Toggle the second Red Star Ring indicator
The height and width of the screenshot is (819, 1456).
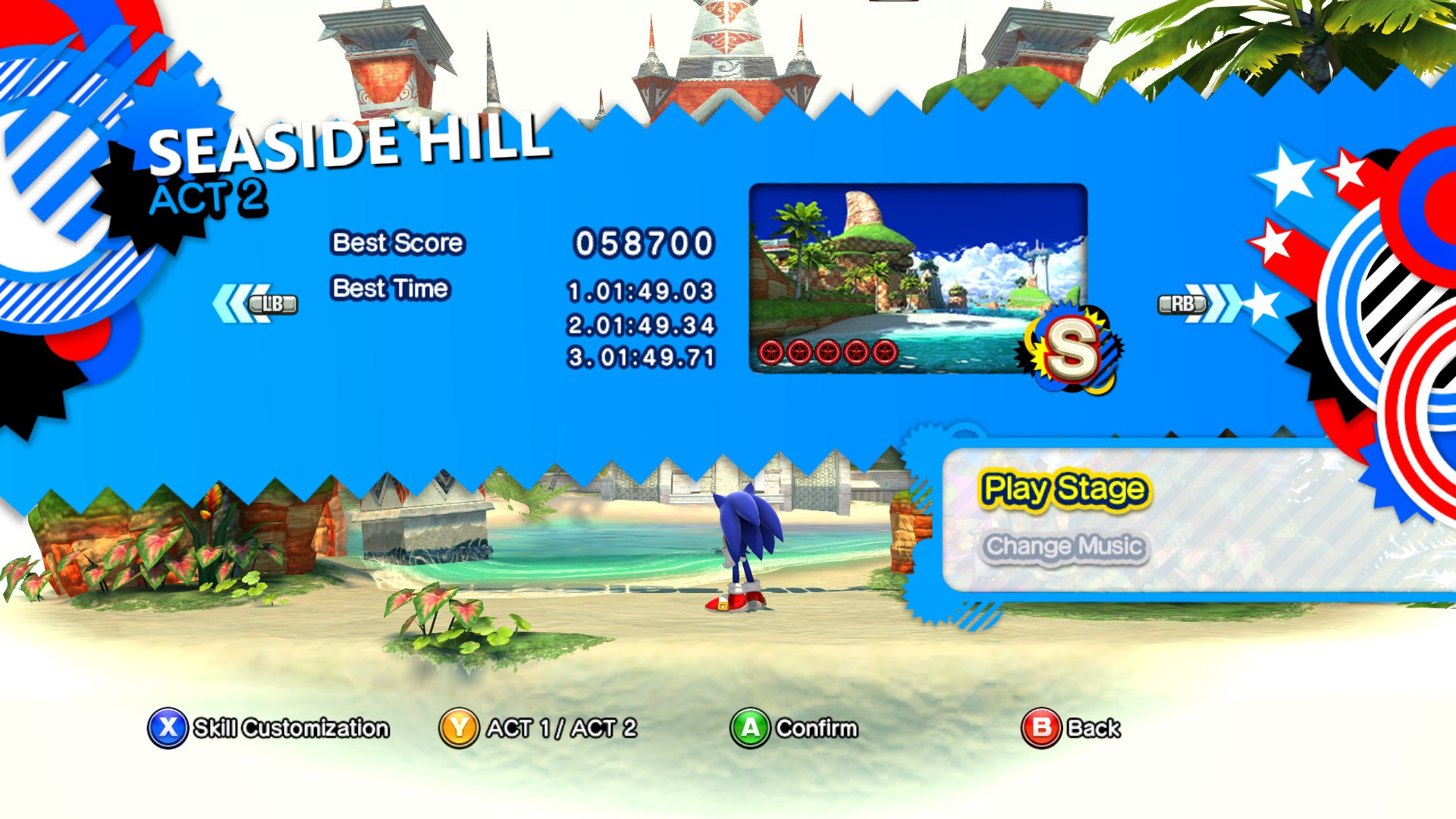[x=798, y=352]
